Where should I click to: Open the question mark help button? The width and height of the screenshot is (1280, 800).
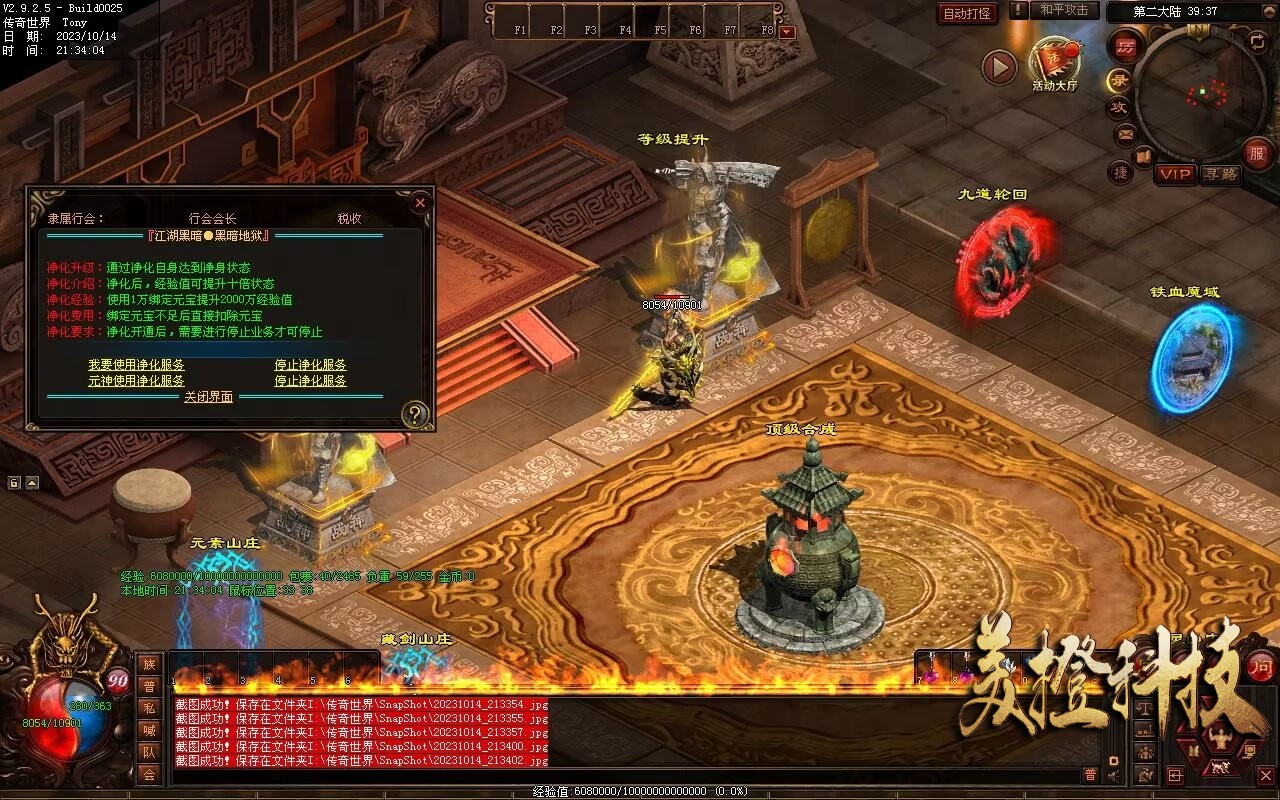(415, 414)
